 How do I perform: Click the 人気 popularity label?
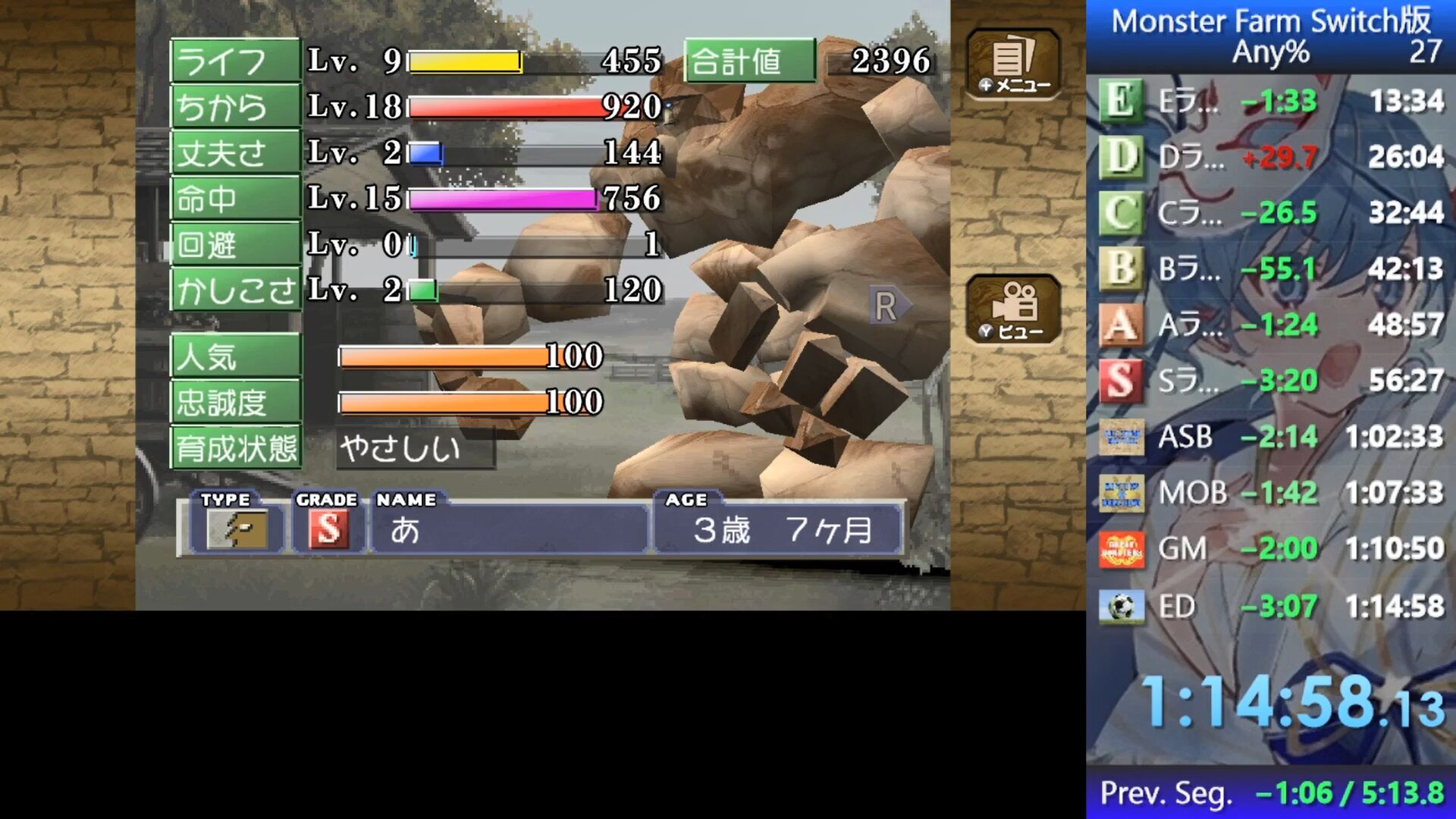point(234,356)
